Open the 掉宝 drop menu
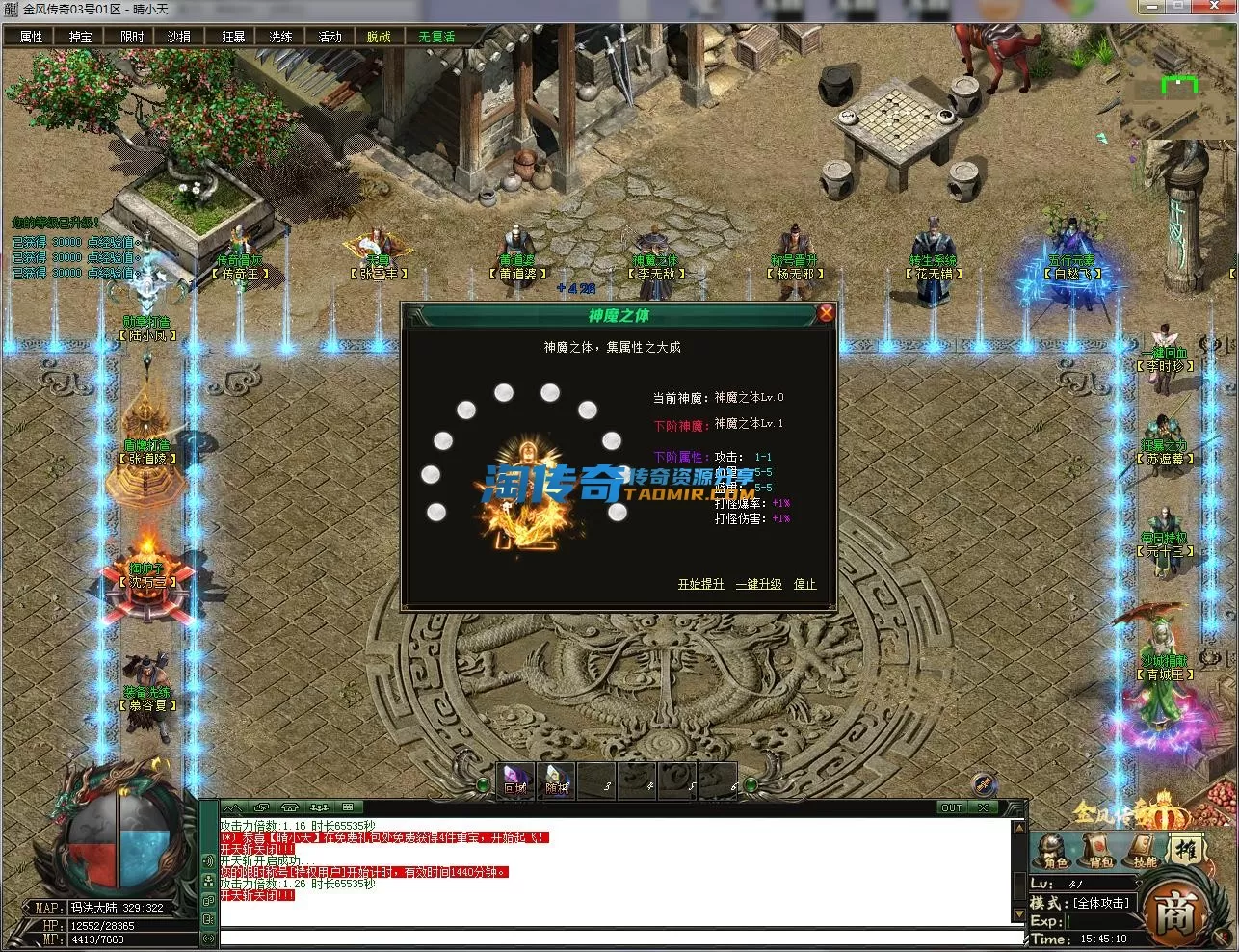1239x952 pixels. [x=81, y=37]
